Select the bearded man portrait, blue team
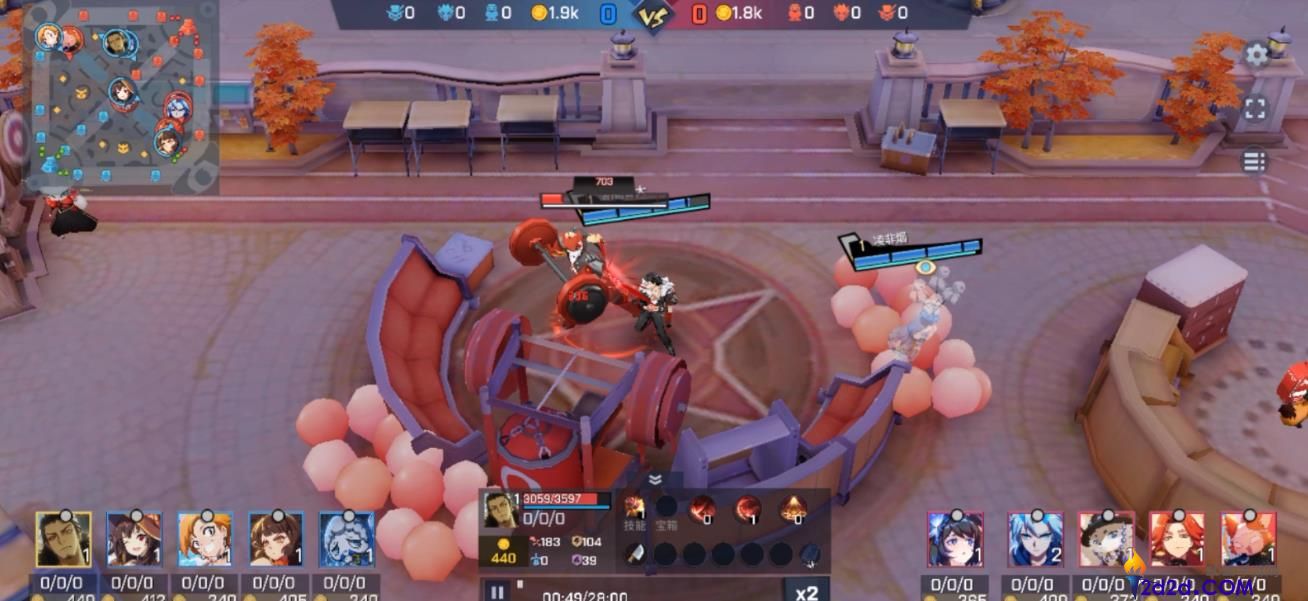1308x601 pixels. [x=63, y=540]
